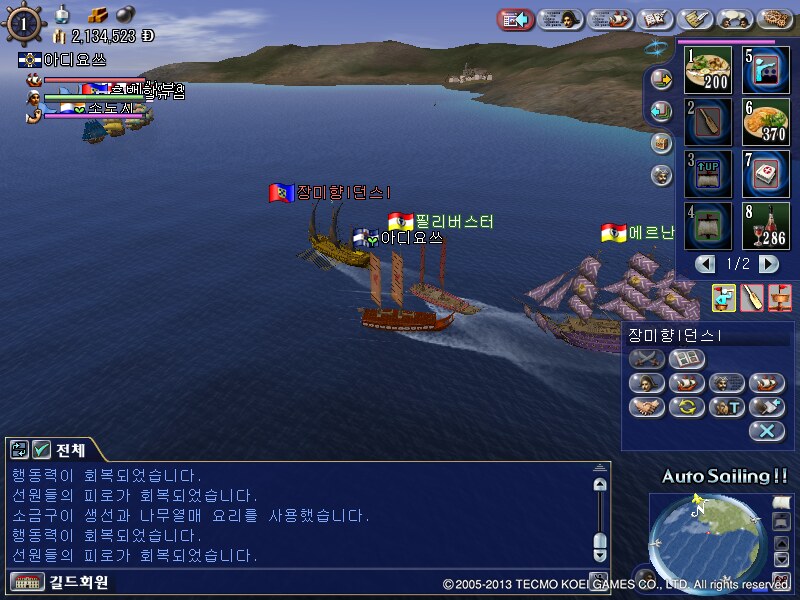Use the rowing oar skill in slot 2

click(x=708, y=121)
